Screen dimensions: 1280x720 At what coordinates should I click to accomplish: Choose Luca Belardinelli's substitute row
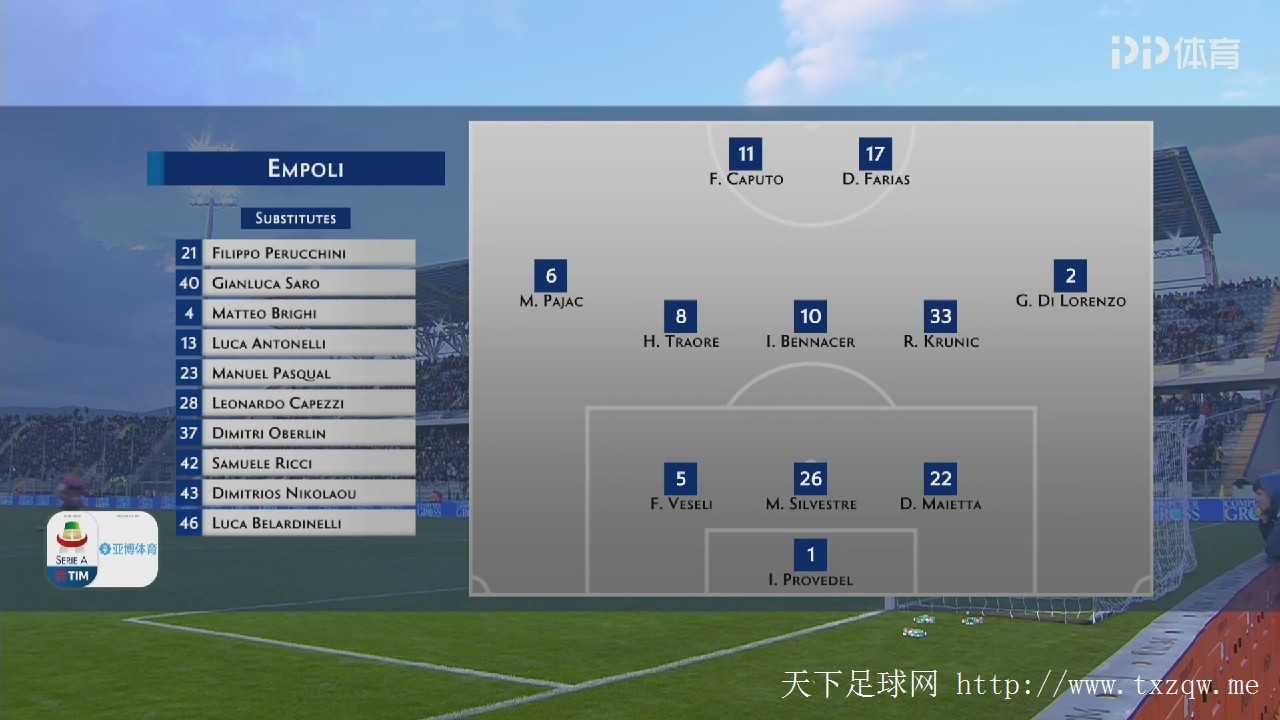(x=296, y=523)
